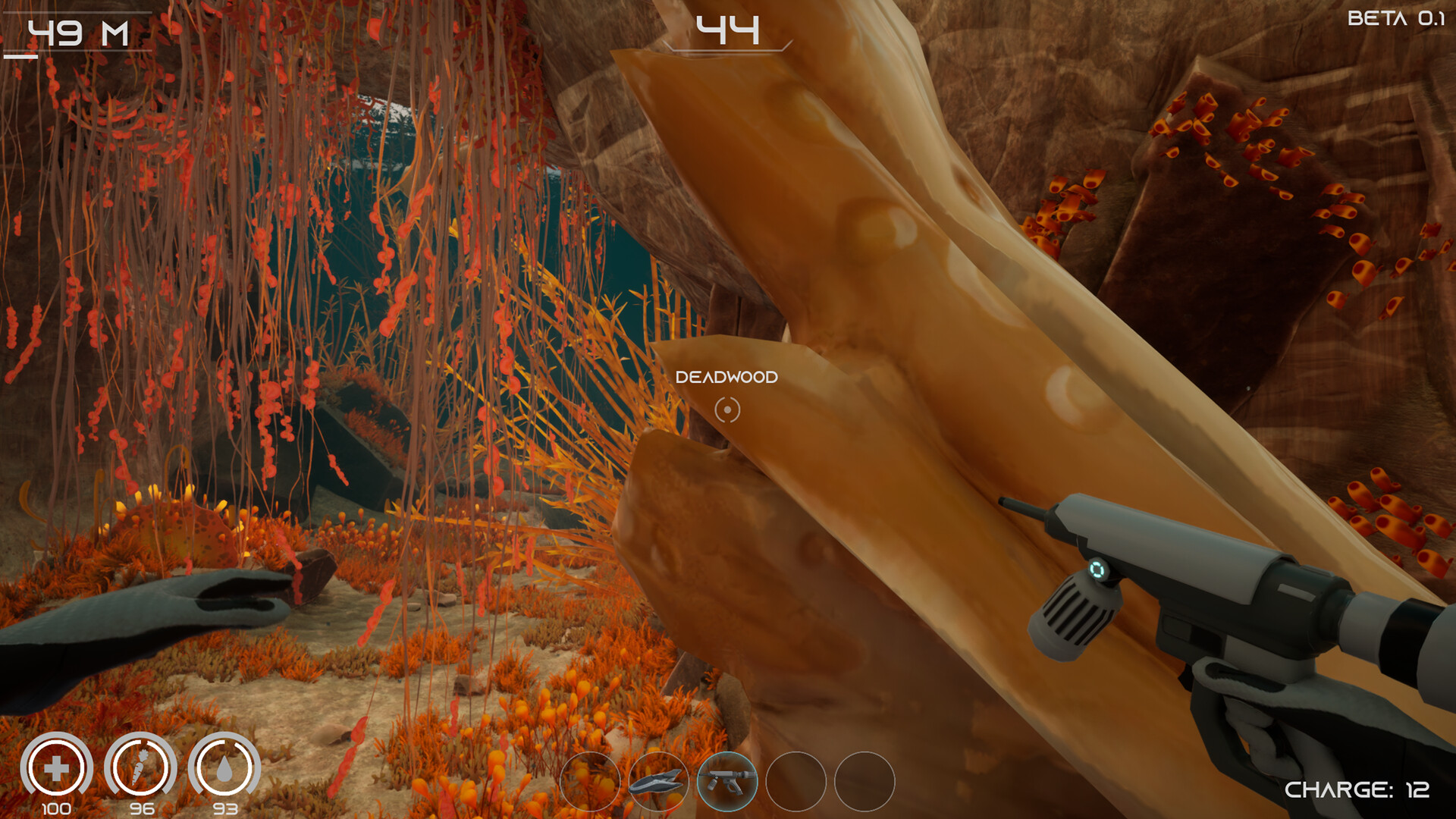Click the crosshair reticle below DEADWOOD
The image size is (1456, 819).
(x=728, y=409)
